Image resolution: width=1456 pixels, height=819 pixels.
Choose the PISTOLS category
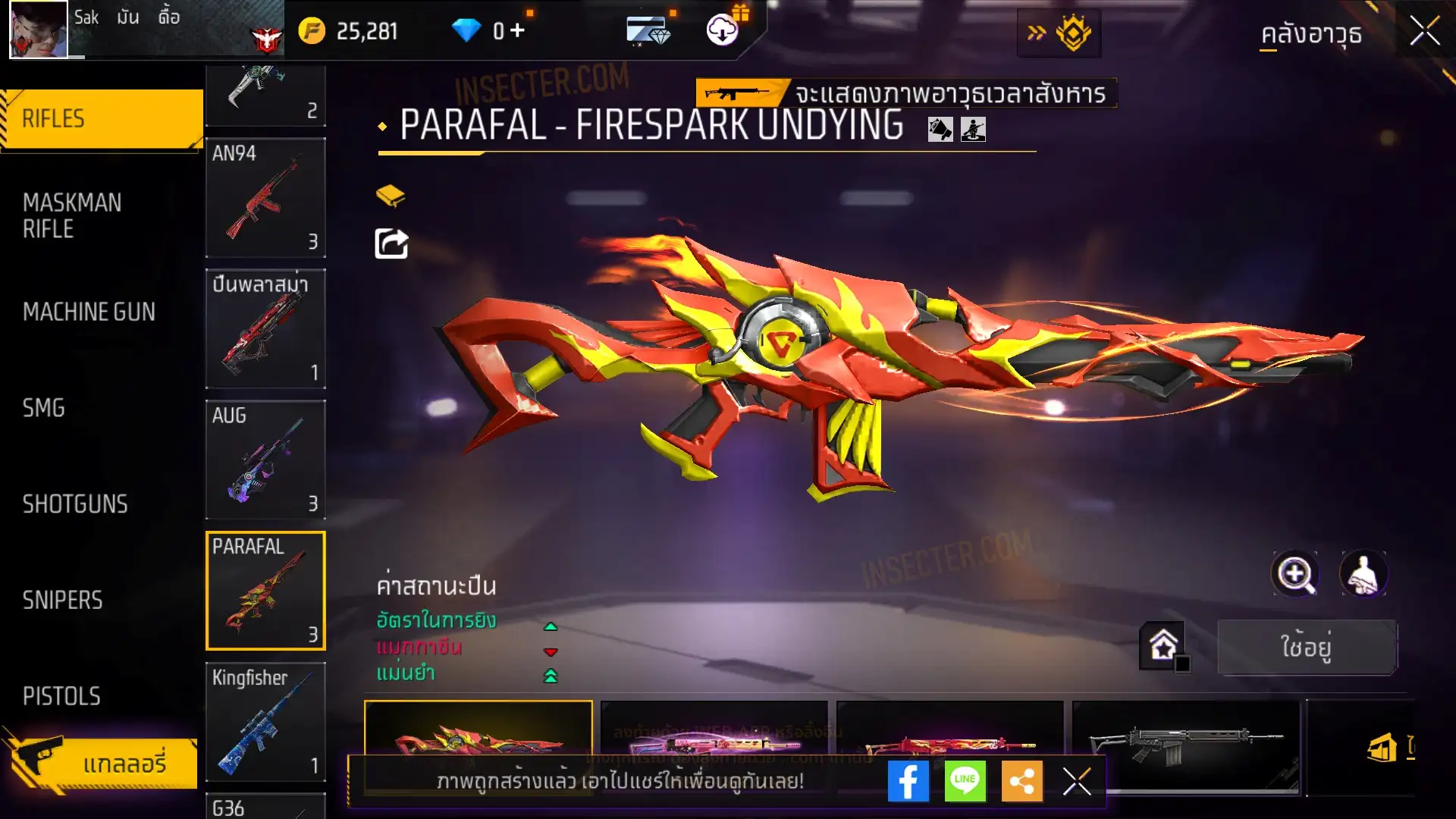61,696
